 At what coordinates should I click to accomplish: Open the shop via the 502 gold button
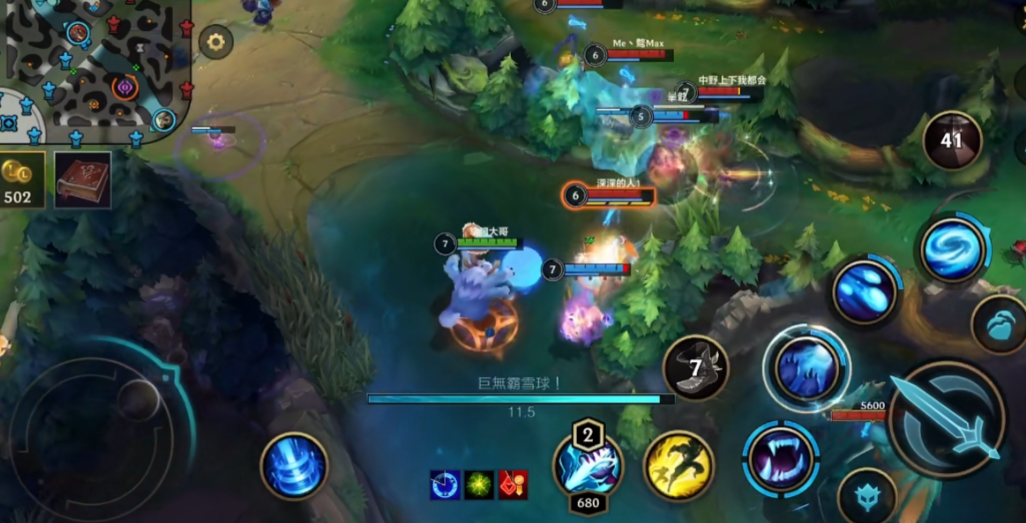(20, 180)
